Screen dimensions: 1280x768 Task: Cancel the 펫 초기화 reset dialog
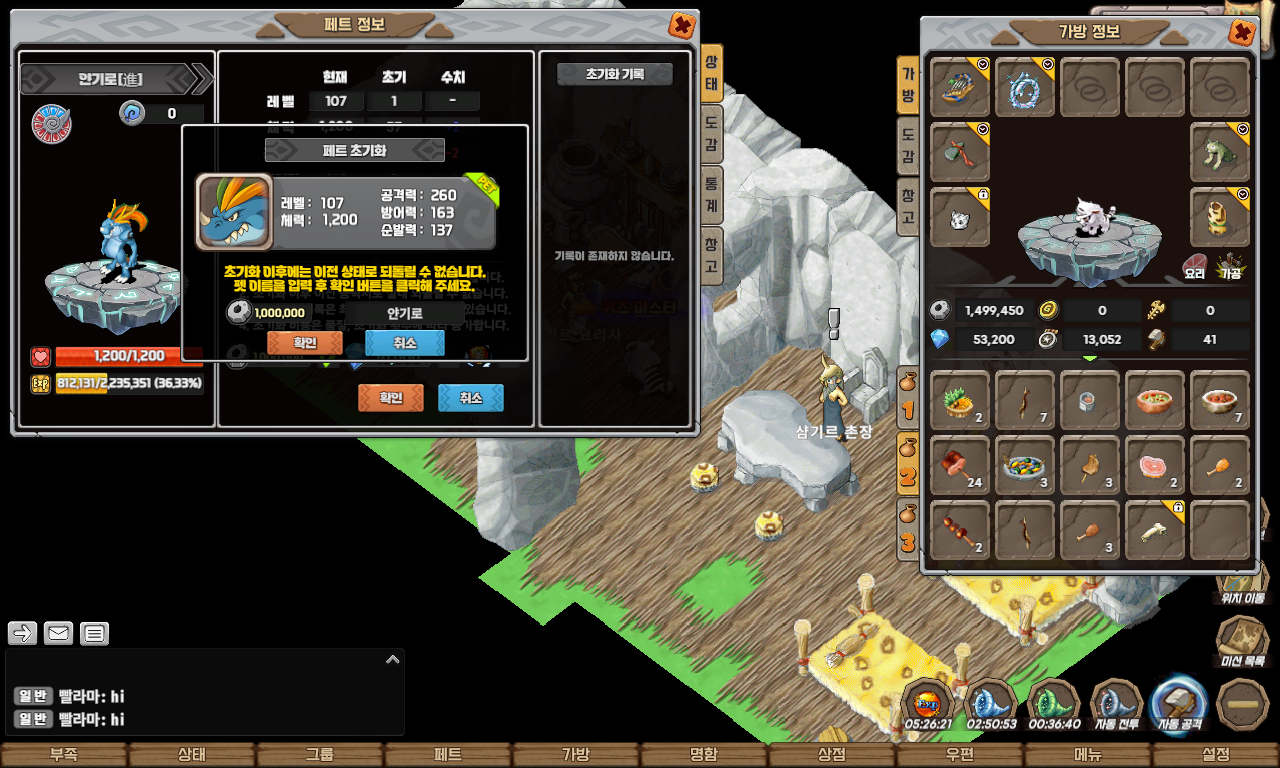(x=404, y=343)
